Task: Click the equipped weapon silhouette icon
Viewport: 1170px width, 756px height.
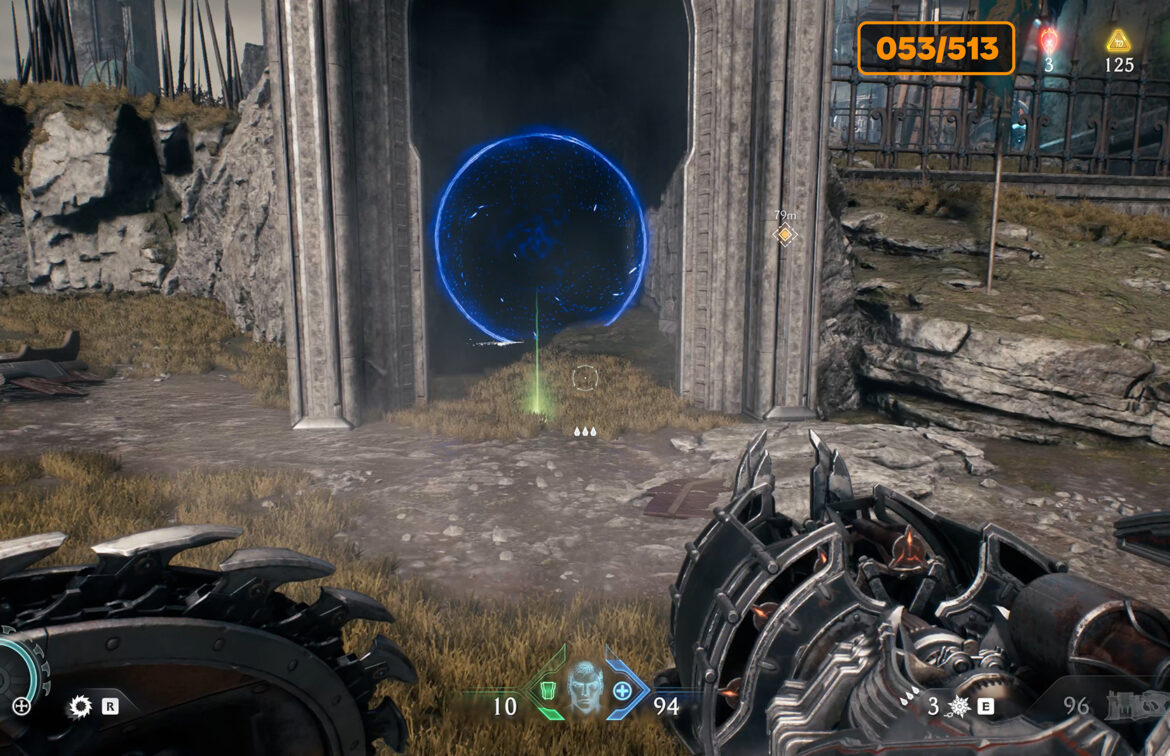Action: pyautogui.click(x=1136, y=708)
